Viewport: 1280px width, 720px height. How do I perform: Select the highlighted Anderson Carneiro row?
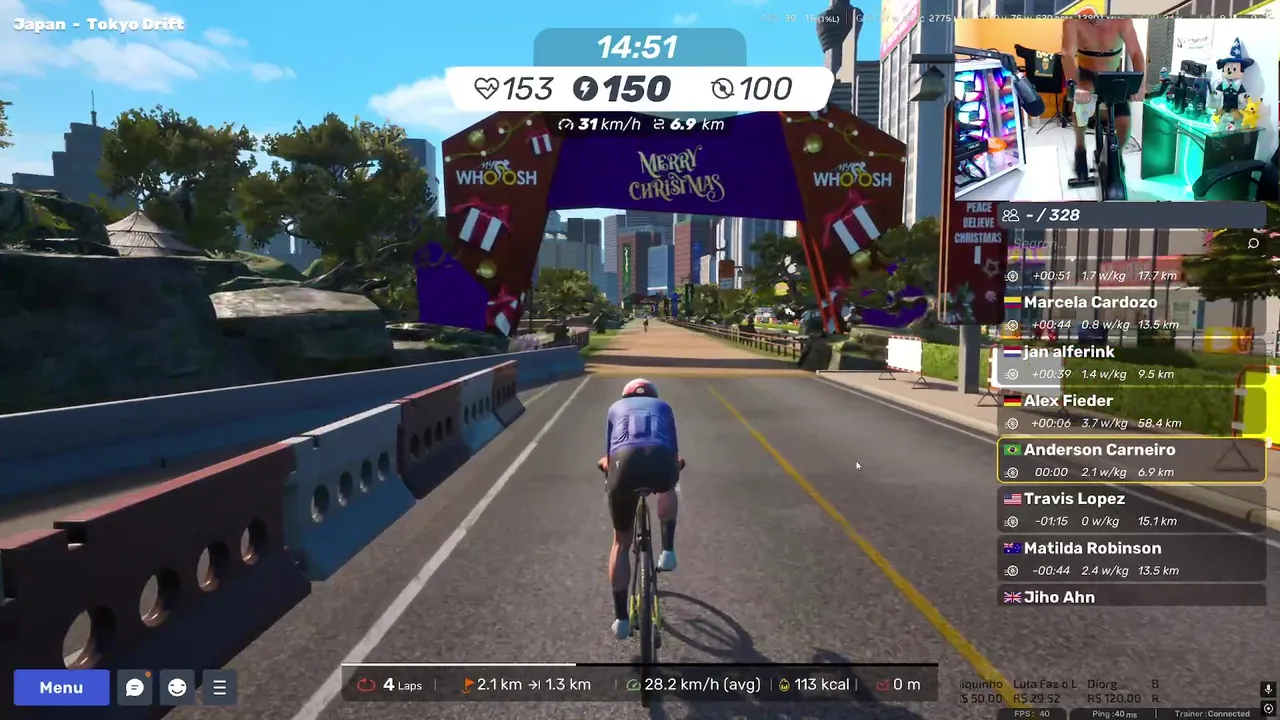[1132, 460]
